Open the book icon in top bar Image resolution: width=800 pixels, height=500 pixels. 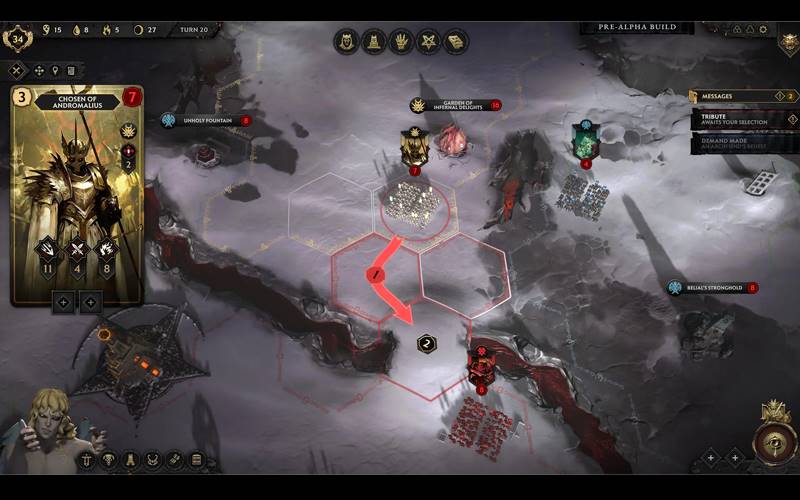(456, 42)
